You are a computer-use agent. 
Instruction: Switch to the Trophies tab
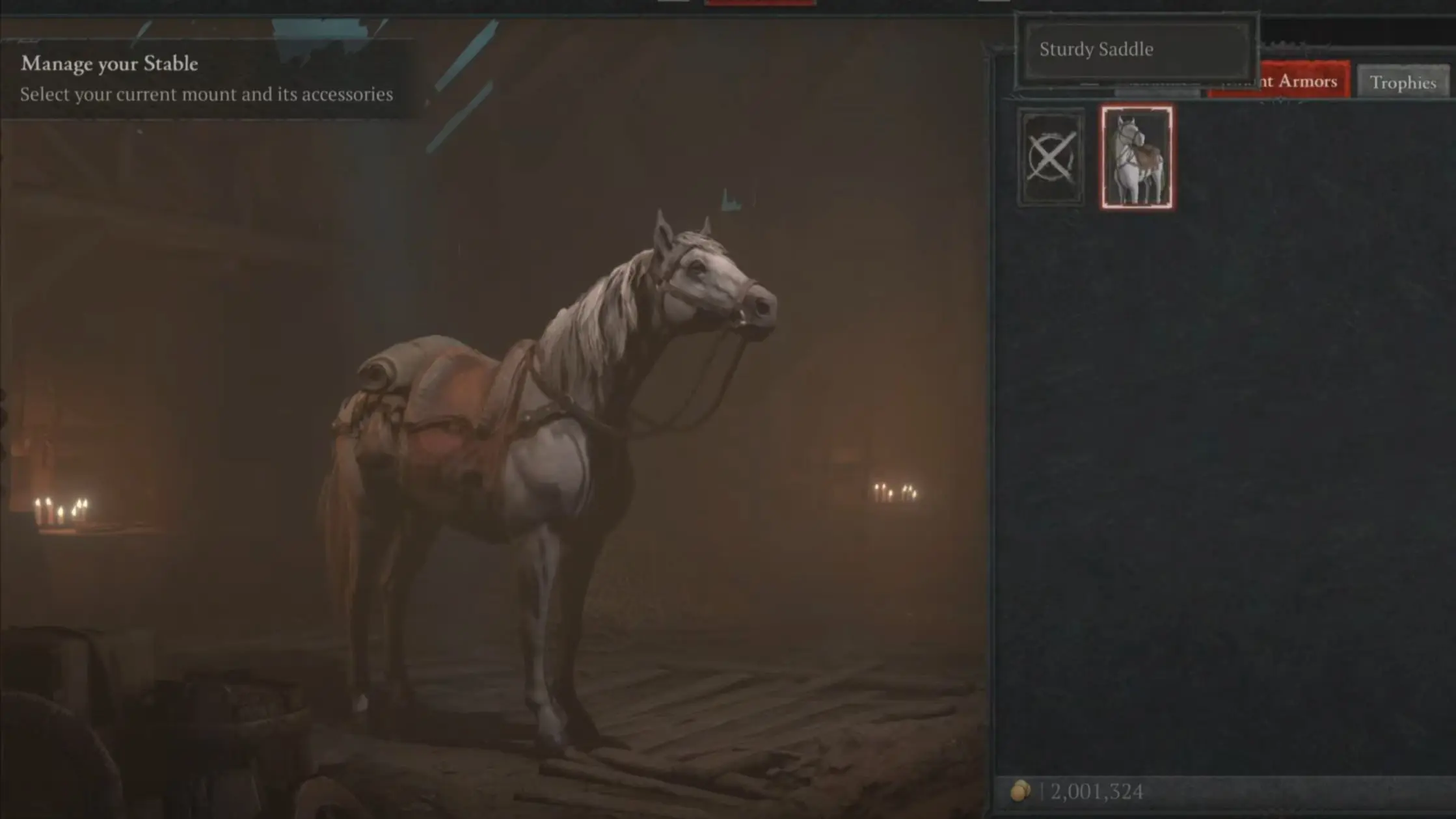(1403, 82)
